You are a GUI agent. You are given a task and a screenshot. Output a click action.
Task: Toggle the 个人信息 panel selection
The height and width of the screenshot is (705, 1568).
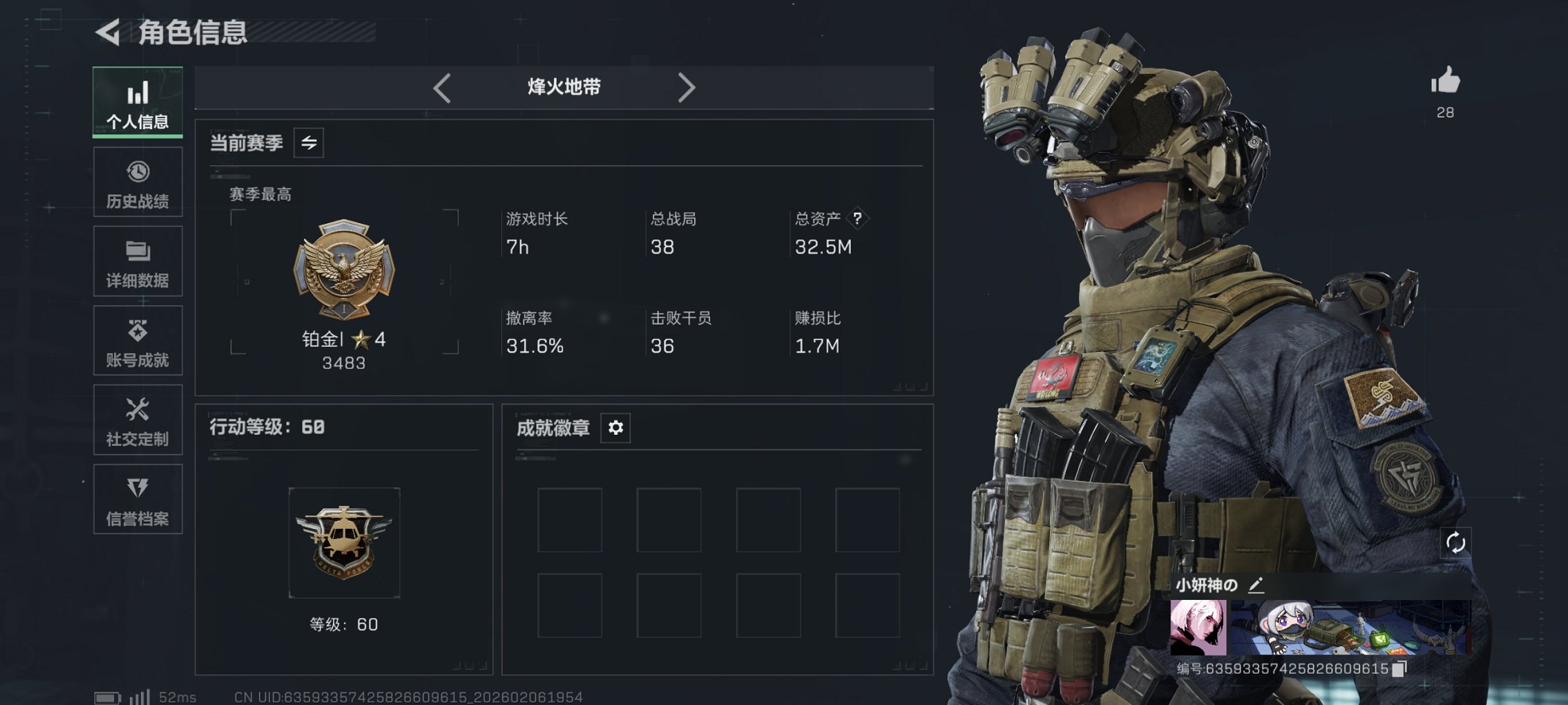pyautogui.click(x=137, y=102)
